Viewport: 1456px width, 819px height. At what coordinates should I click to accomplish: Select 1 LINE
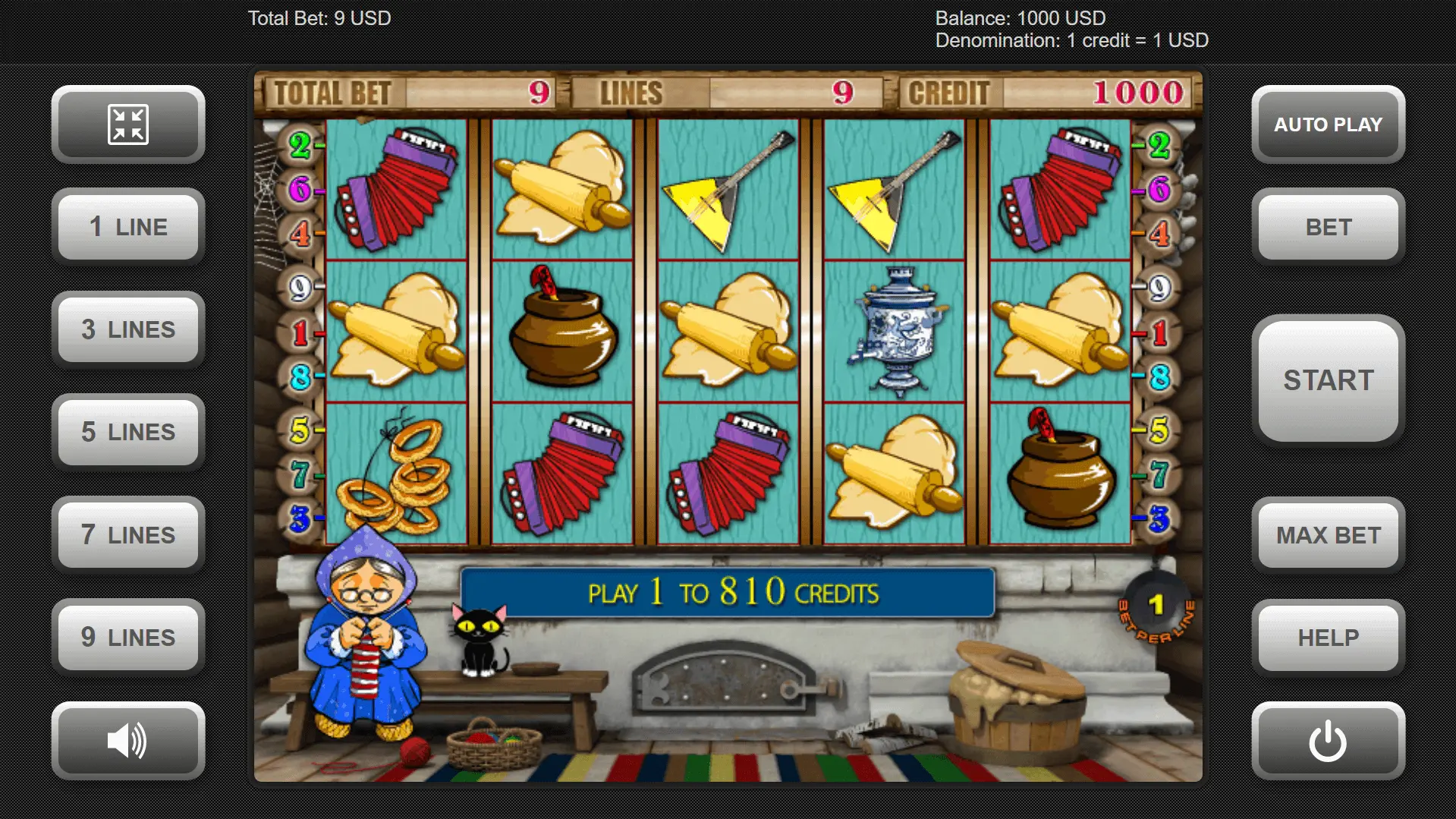pos(128,227)
